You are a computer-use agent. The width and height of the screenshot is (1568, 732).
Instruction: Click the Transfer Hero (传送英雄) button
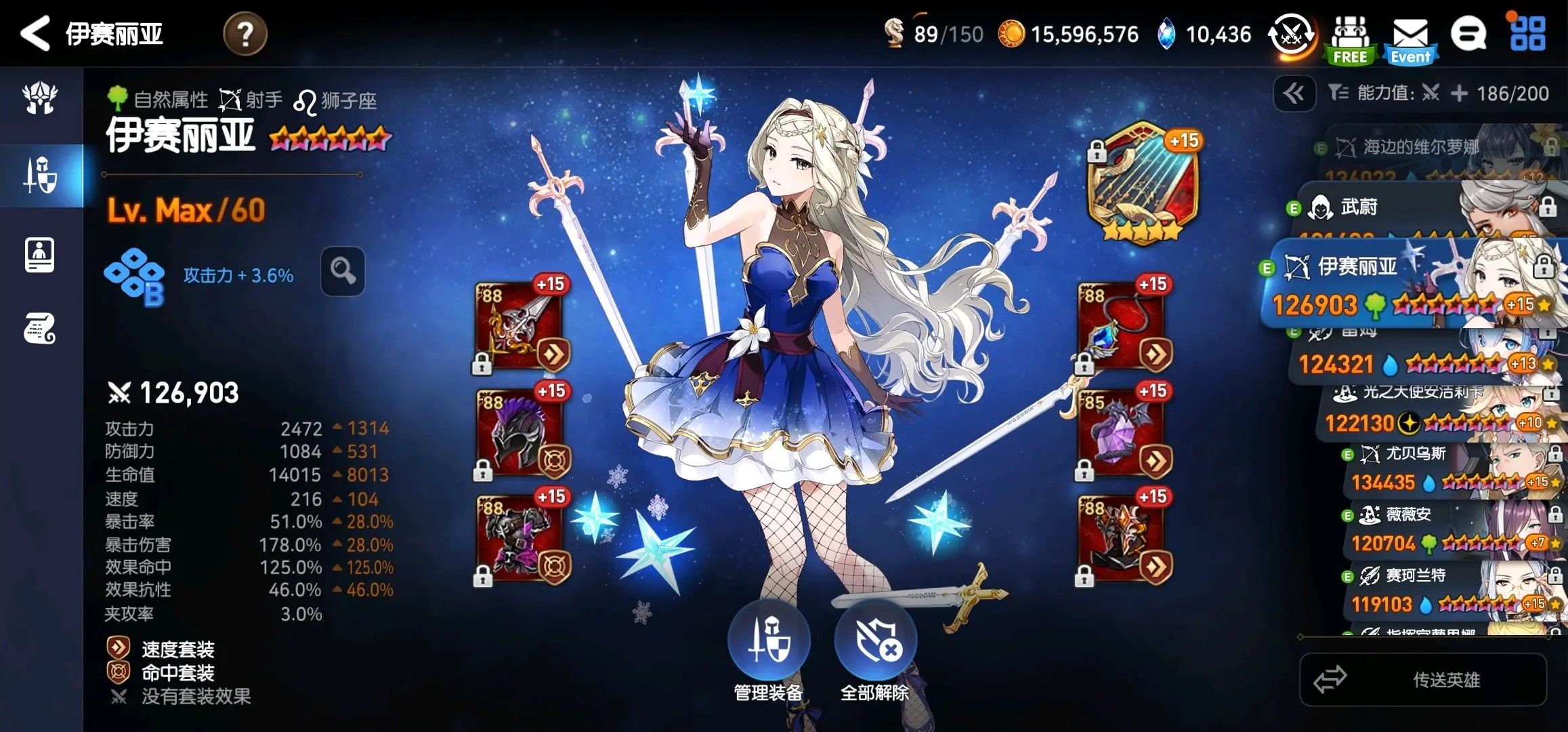click(1423, 679)
